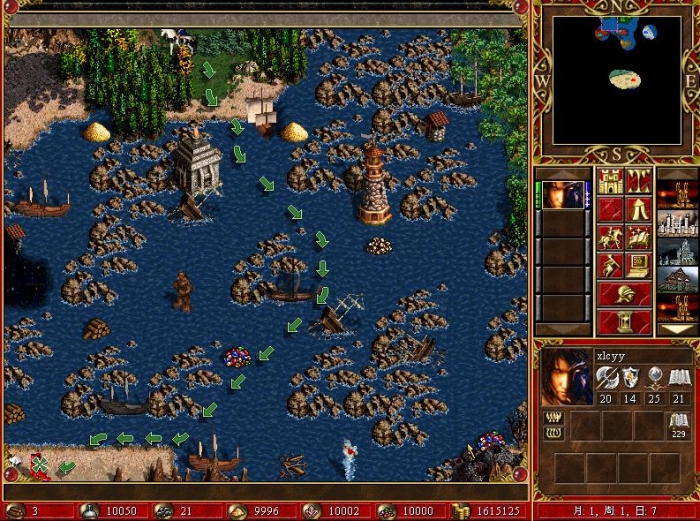Move hero with the horseman button
This screenshot has height=521, width=700.
(610, 238)
